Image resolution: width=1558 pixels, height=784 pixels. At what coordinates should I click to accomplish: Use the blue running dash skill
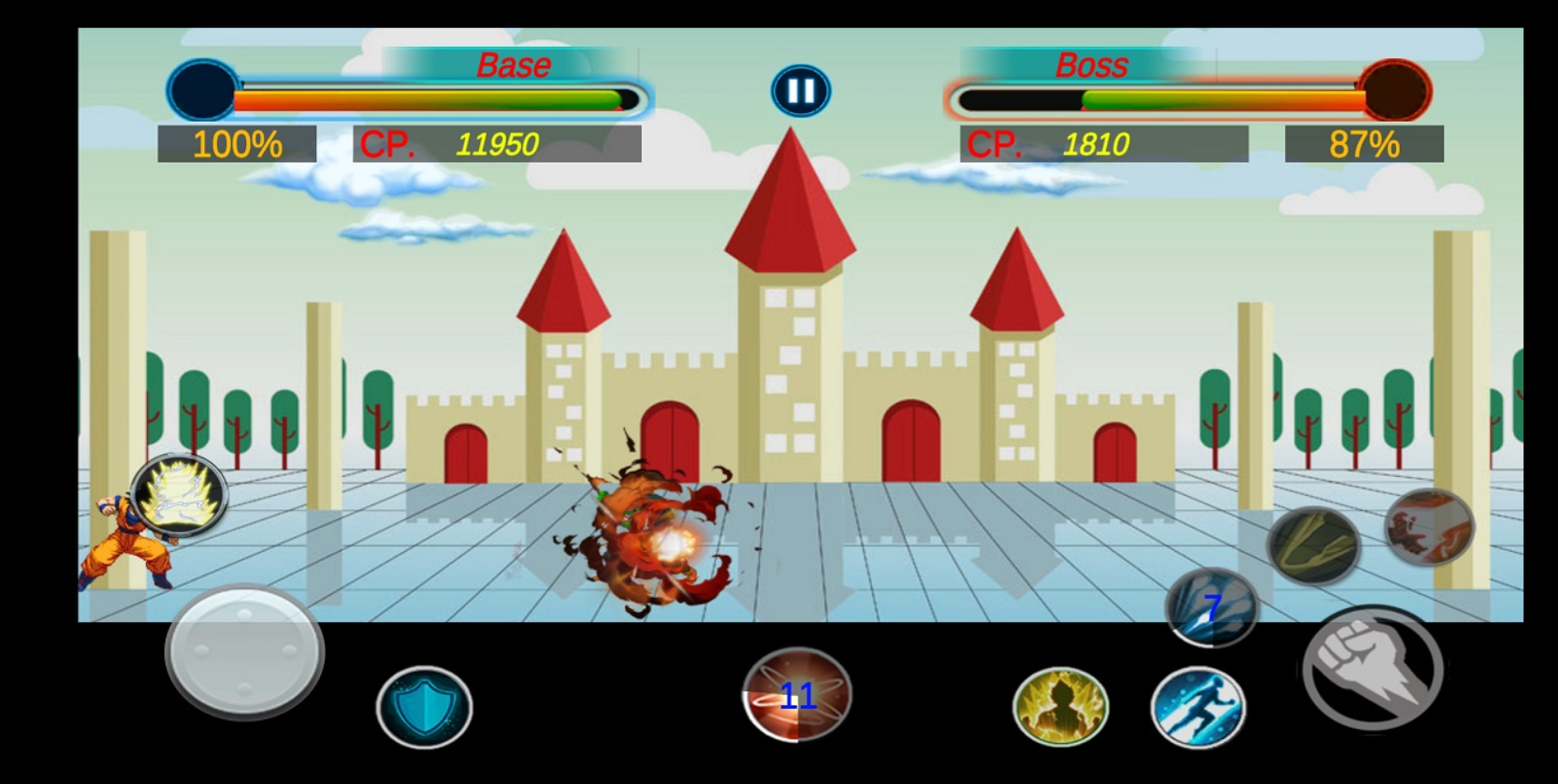tap(1198, 707)
